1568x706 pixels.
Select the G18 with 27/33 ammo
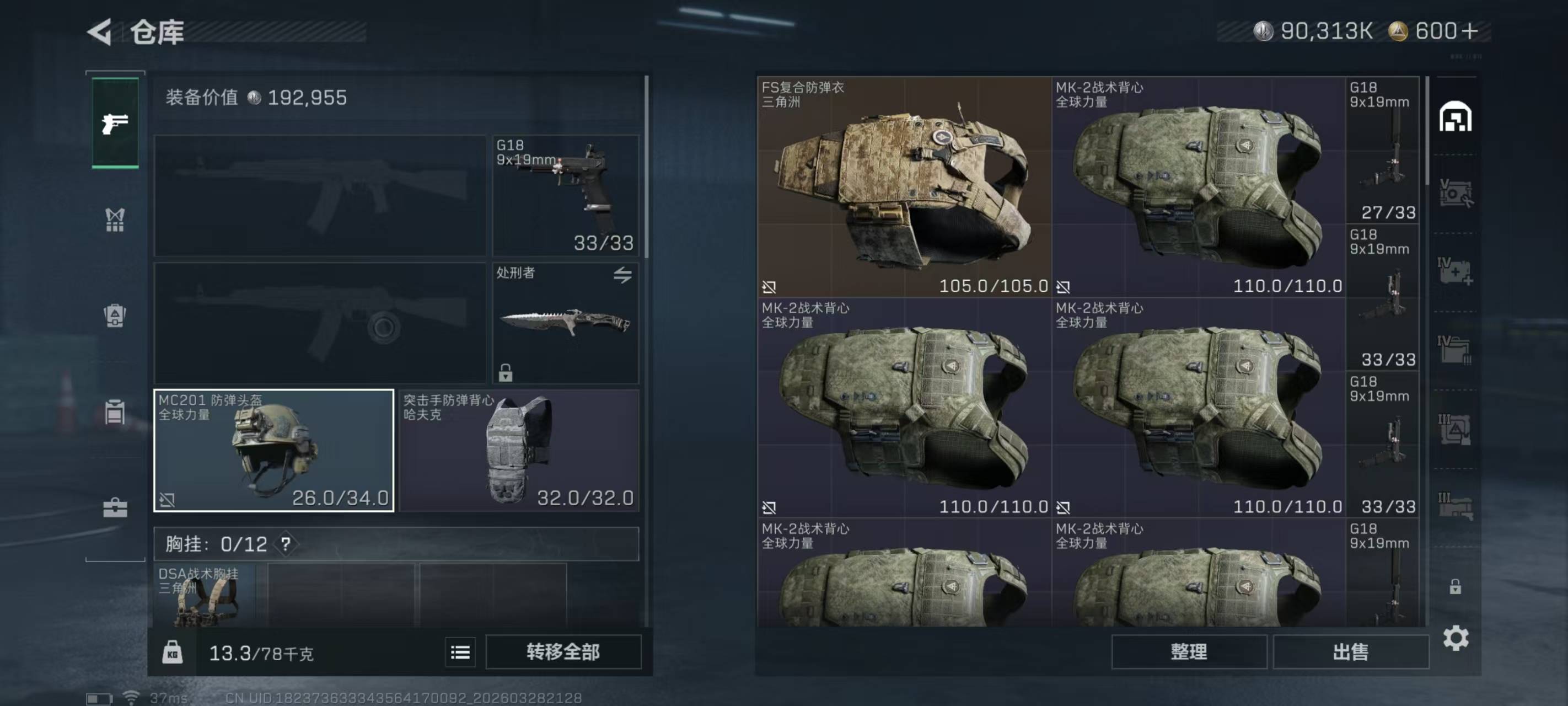point(1383,150)
